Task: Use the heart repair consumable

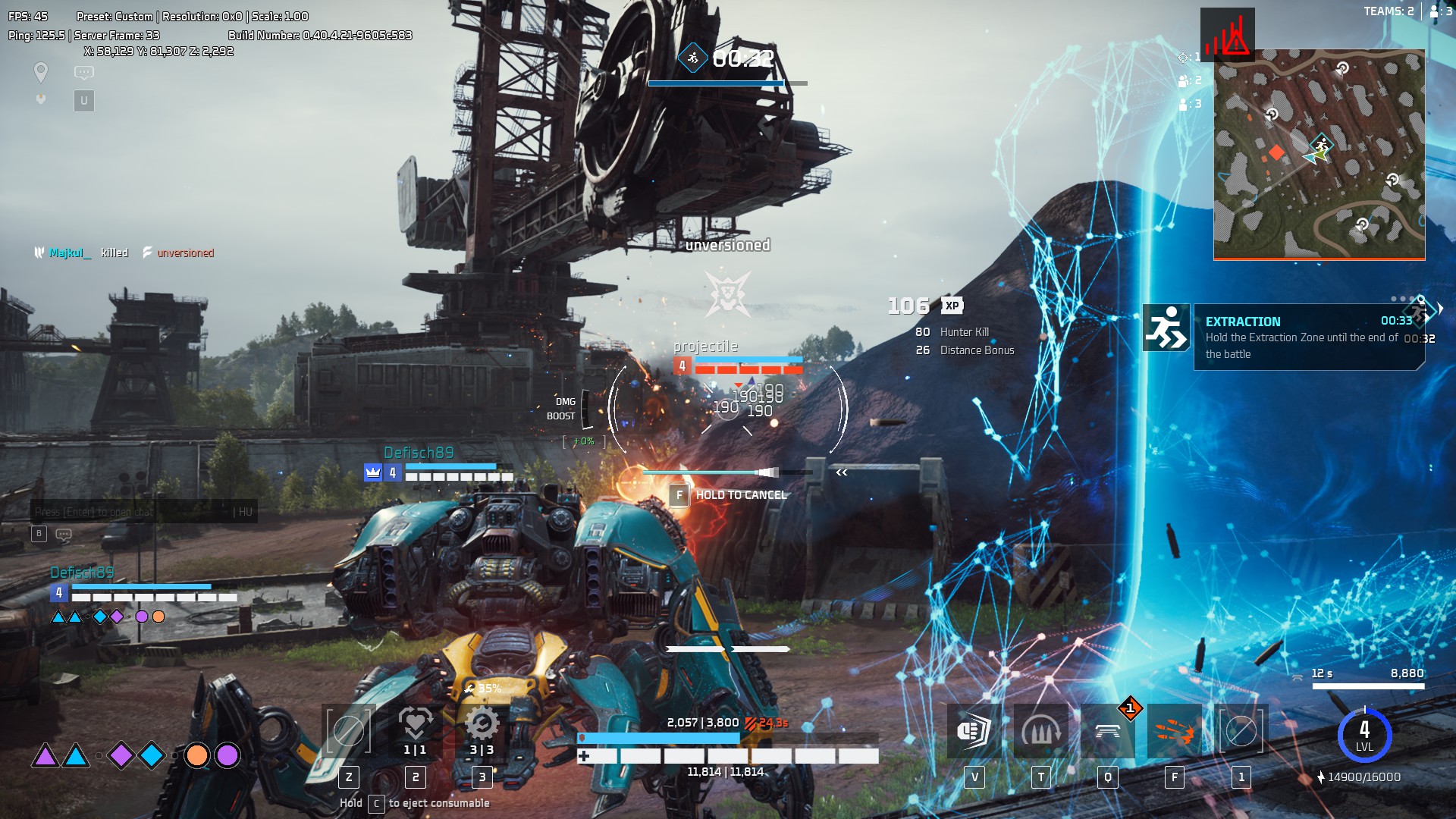Action: coord(415,725)
